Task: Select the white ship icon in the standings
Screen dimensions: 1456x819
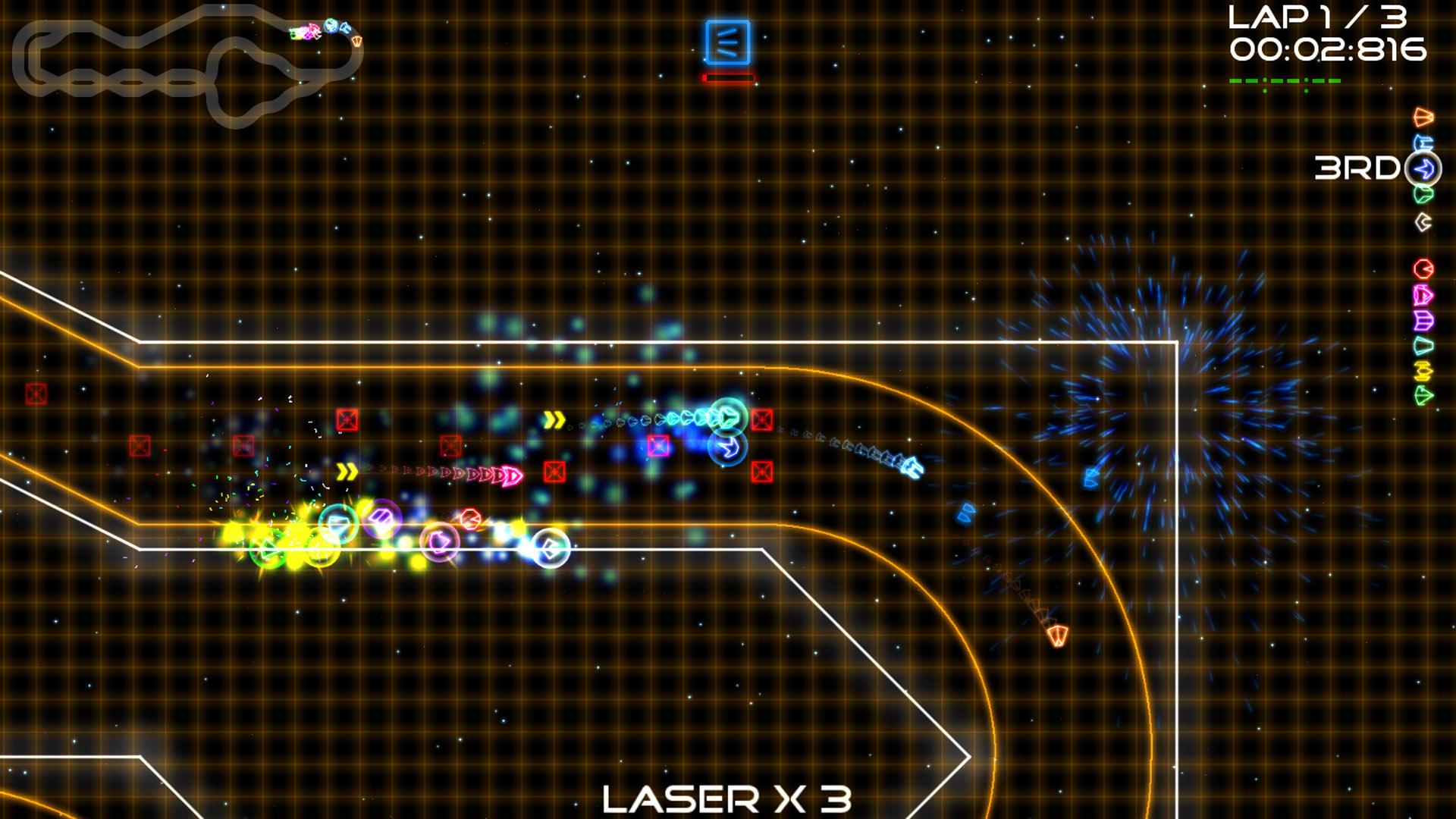Action: (1422, 220)
